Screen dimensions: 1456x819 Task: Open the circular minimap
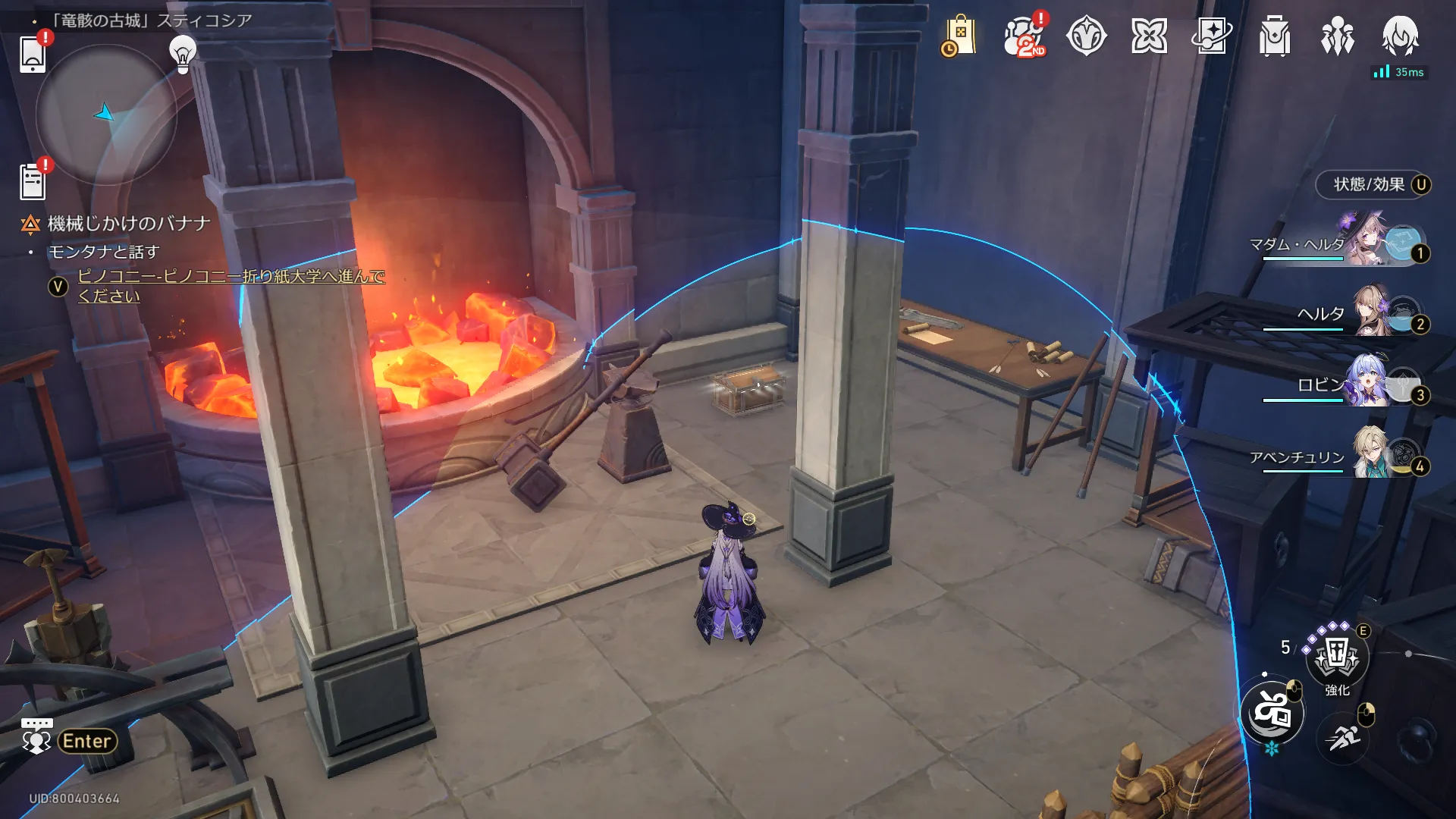[106, 115]
